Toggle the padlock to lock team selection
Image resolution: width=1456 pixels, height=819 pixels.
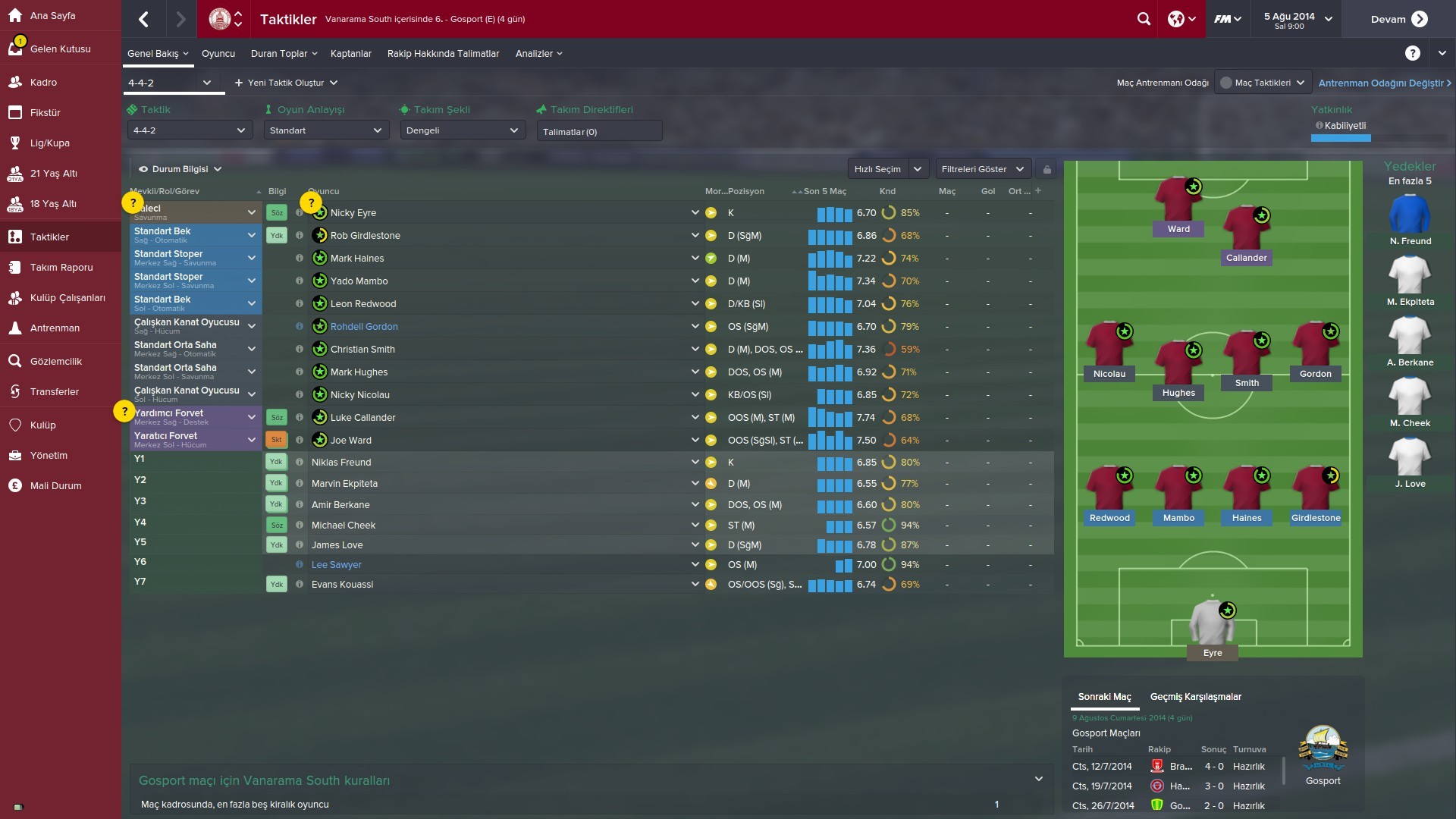click(1047, 168)
